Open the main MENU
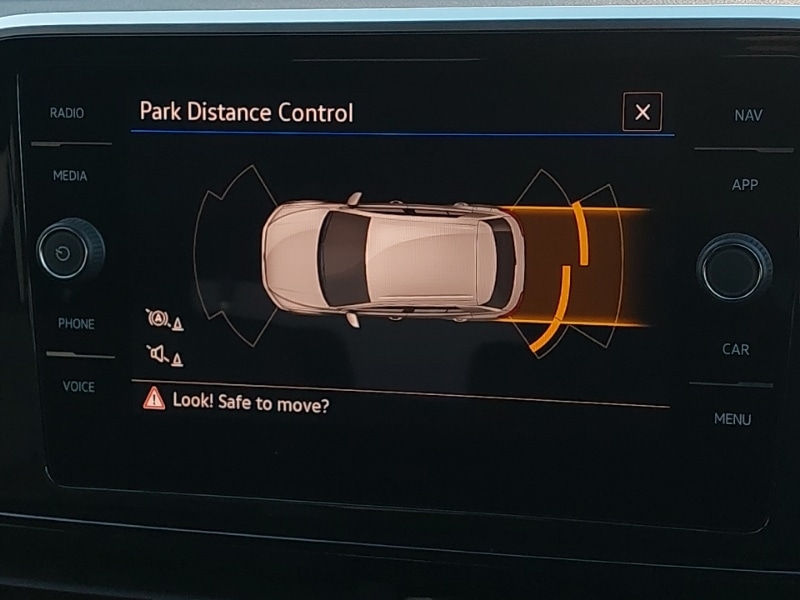 click(x=732, y=419)
